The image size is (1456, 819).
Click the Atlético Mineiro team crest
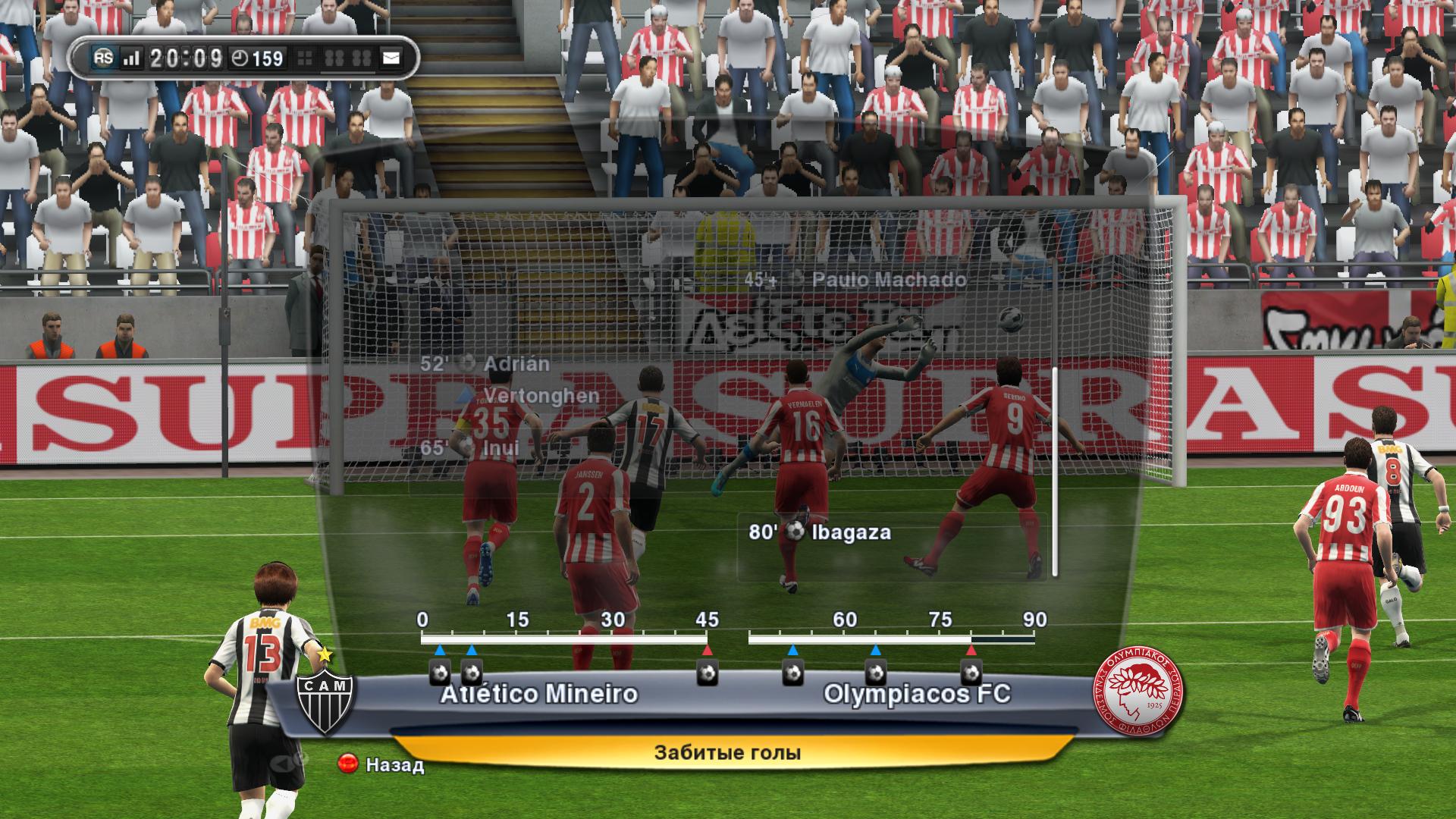pyautogui.click(x=325, y=700)
